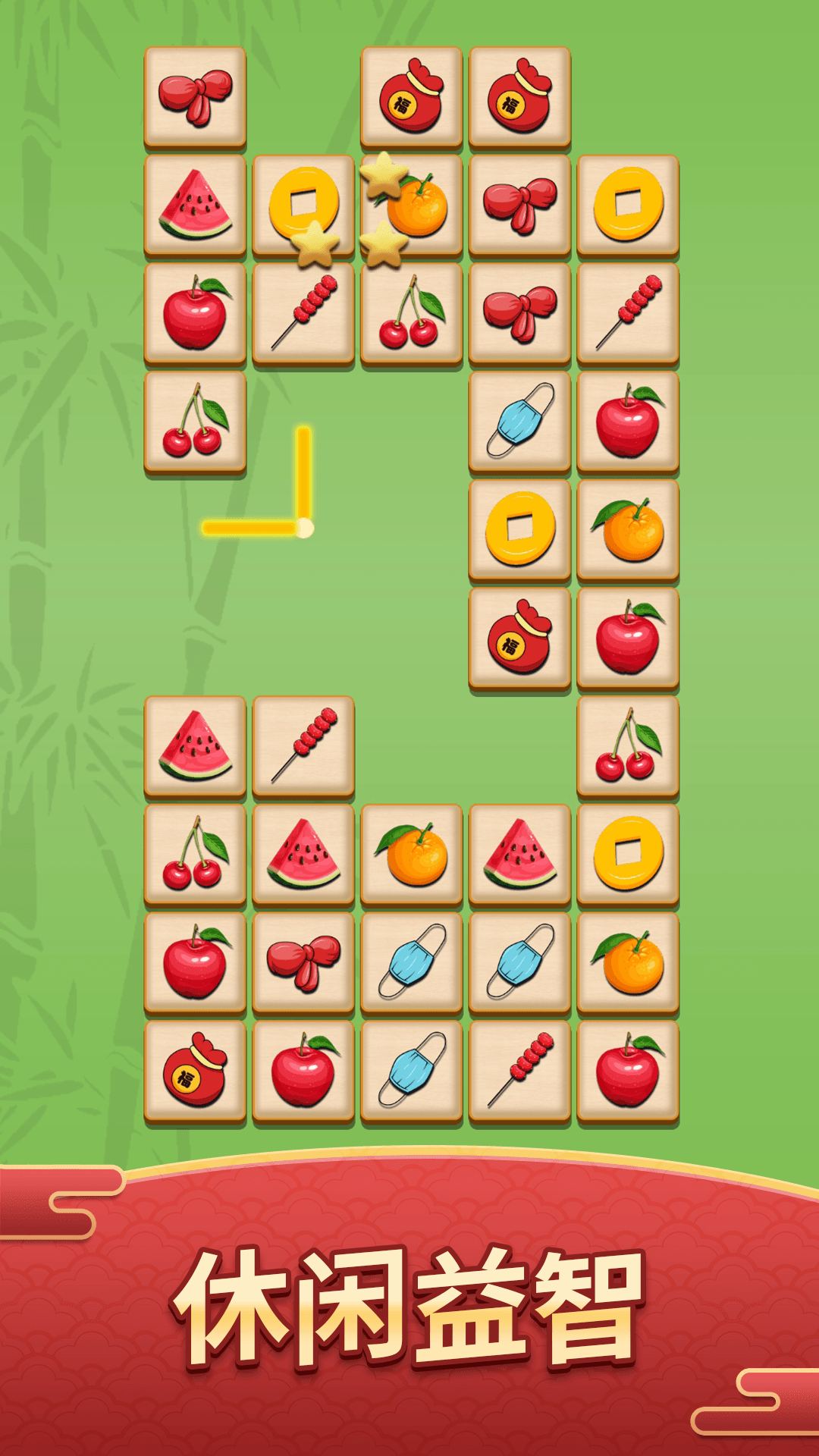Select the red bow tile between apple and mask

[x=303, y=963]
